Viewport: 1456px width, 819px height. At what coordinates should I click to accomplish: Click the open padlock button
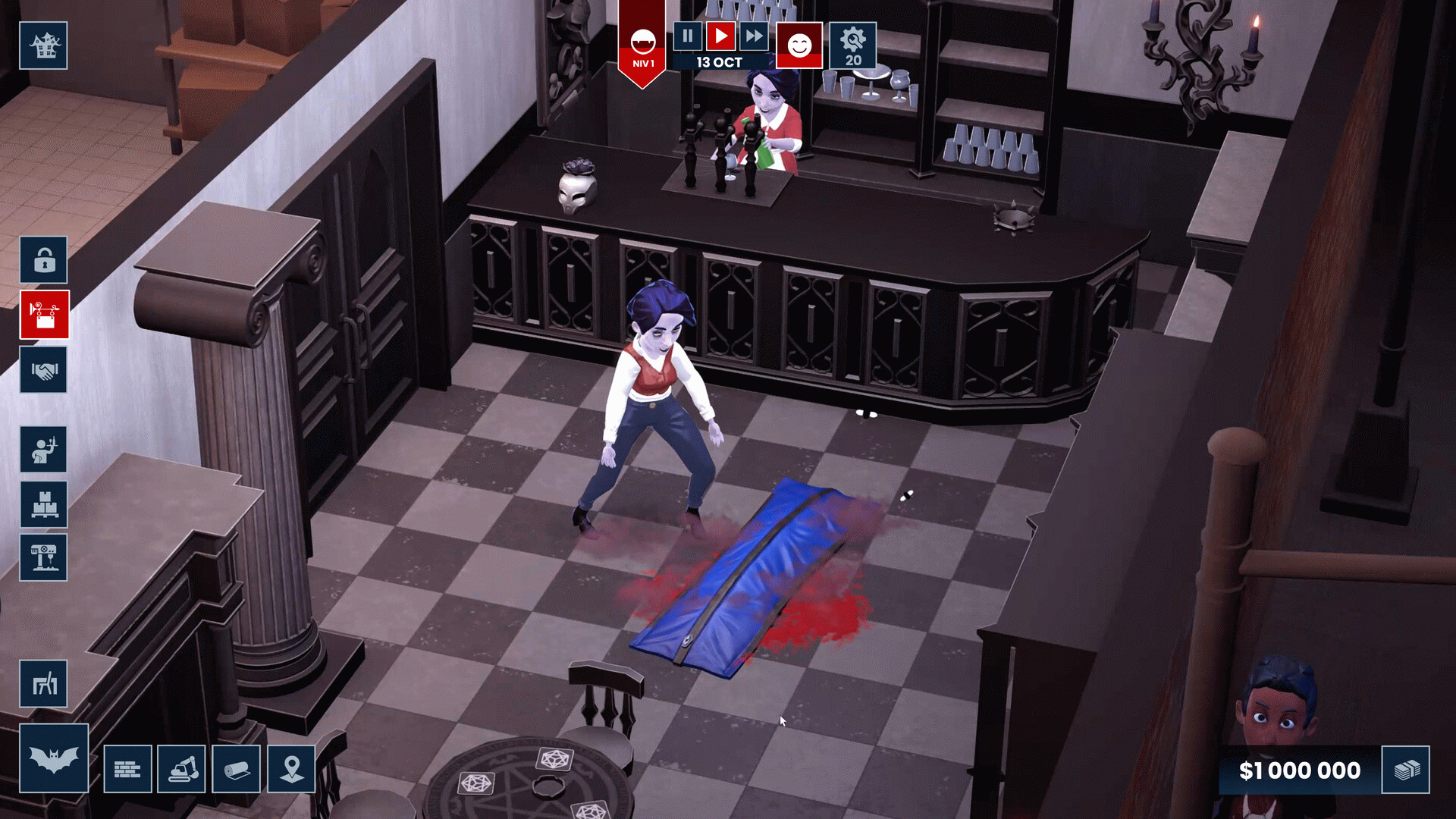coord(44,260)
